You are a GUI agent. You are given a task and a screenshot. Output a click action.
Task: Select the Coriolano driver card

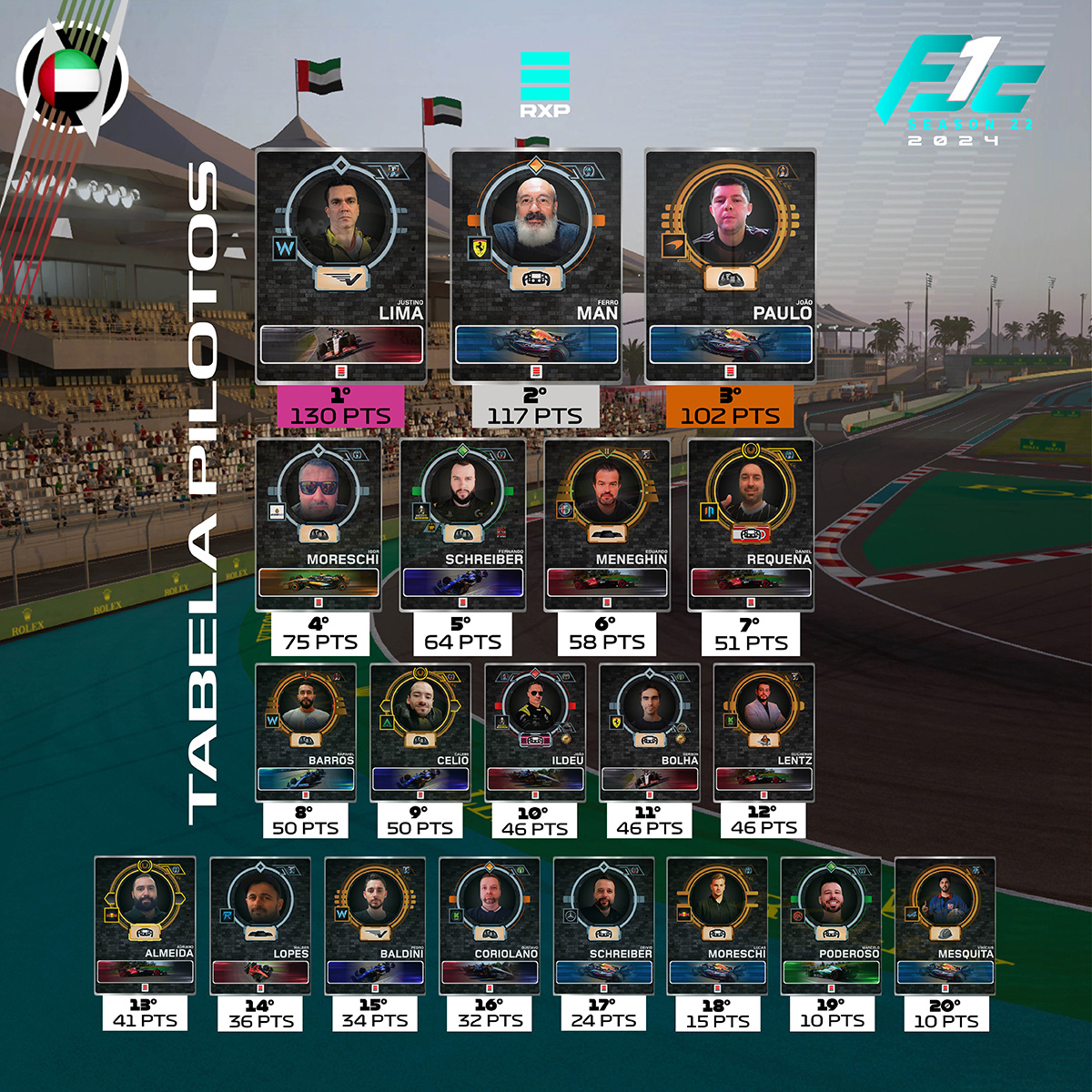coord(490,925)
